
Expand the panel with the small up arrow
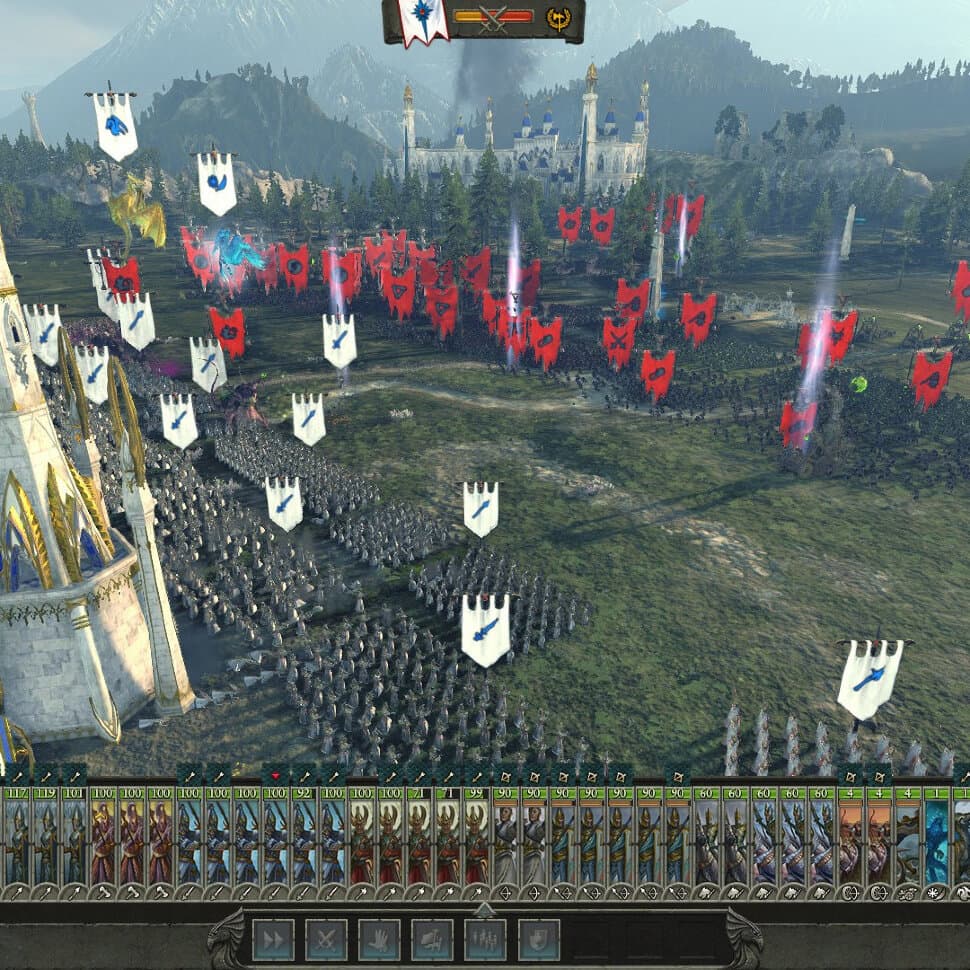click(x=485, y=909)
